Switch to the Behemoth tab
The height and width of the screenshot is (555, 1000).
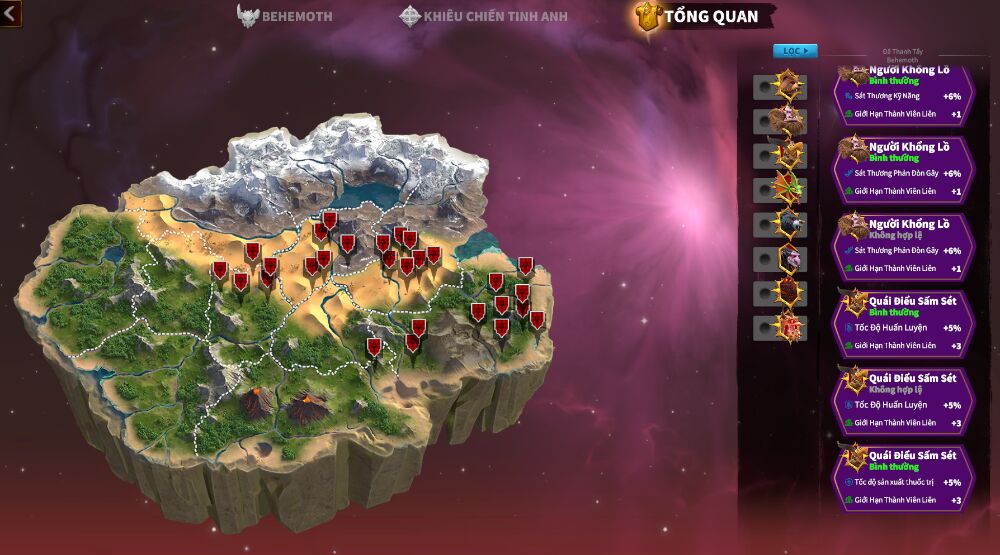[x=285, y=16]
